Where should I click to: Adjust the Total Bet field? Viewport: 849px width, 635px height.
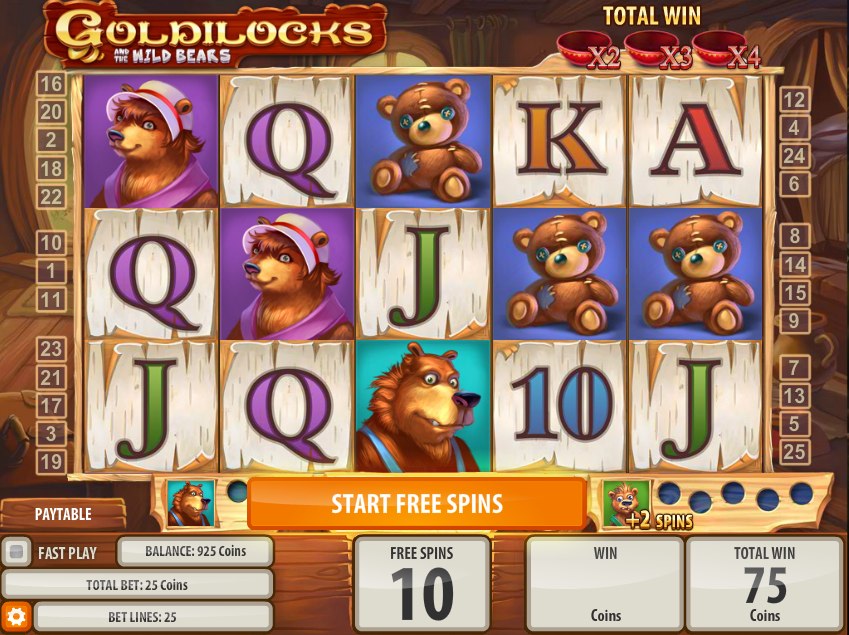137,584
